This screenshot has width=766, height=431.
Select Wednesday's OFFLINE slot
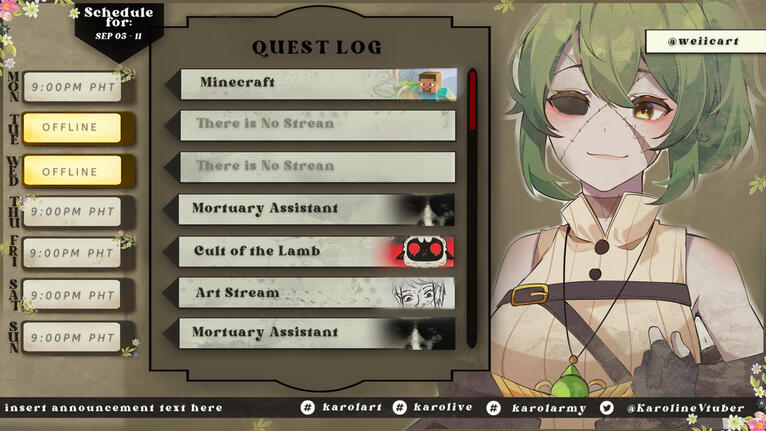71,172
